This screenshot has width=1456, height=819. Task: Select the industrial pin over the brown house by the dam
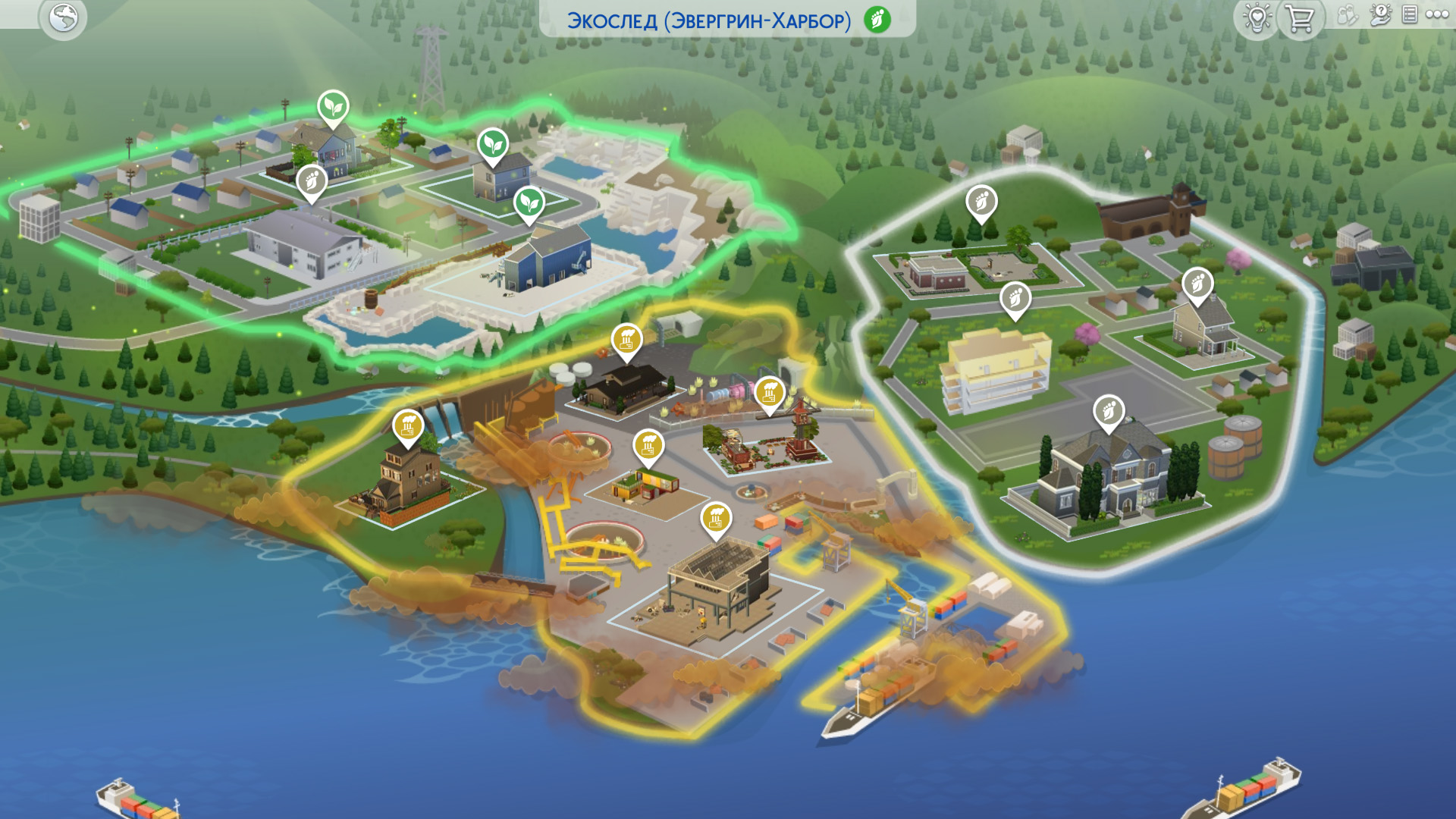(x=408, y=426)
